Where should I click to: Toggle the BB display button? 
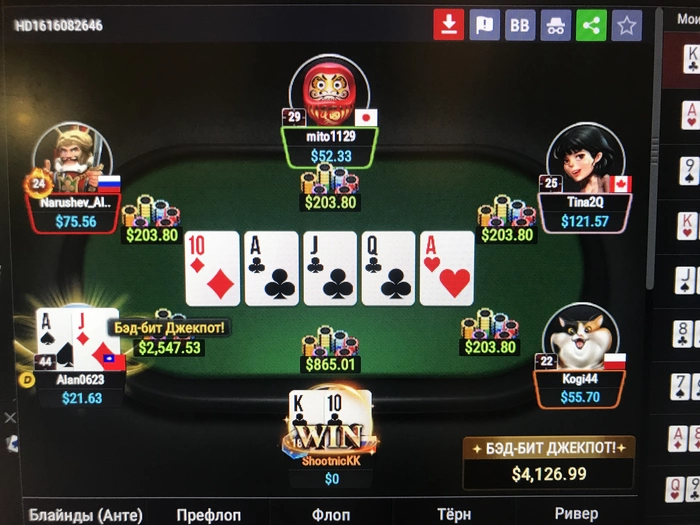pyautogui.click(x=520, y=25)
